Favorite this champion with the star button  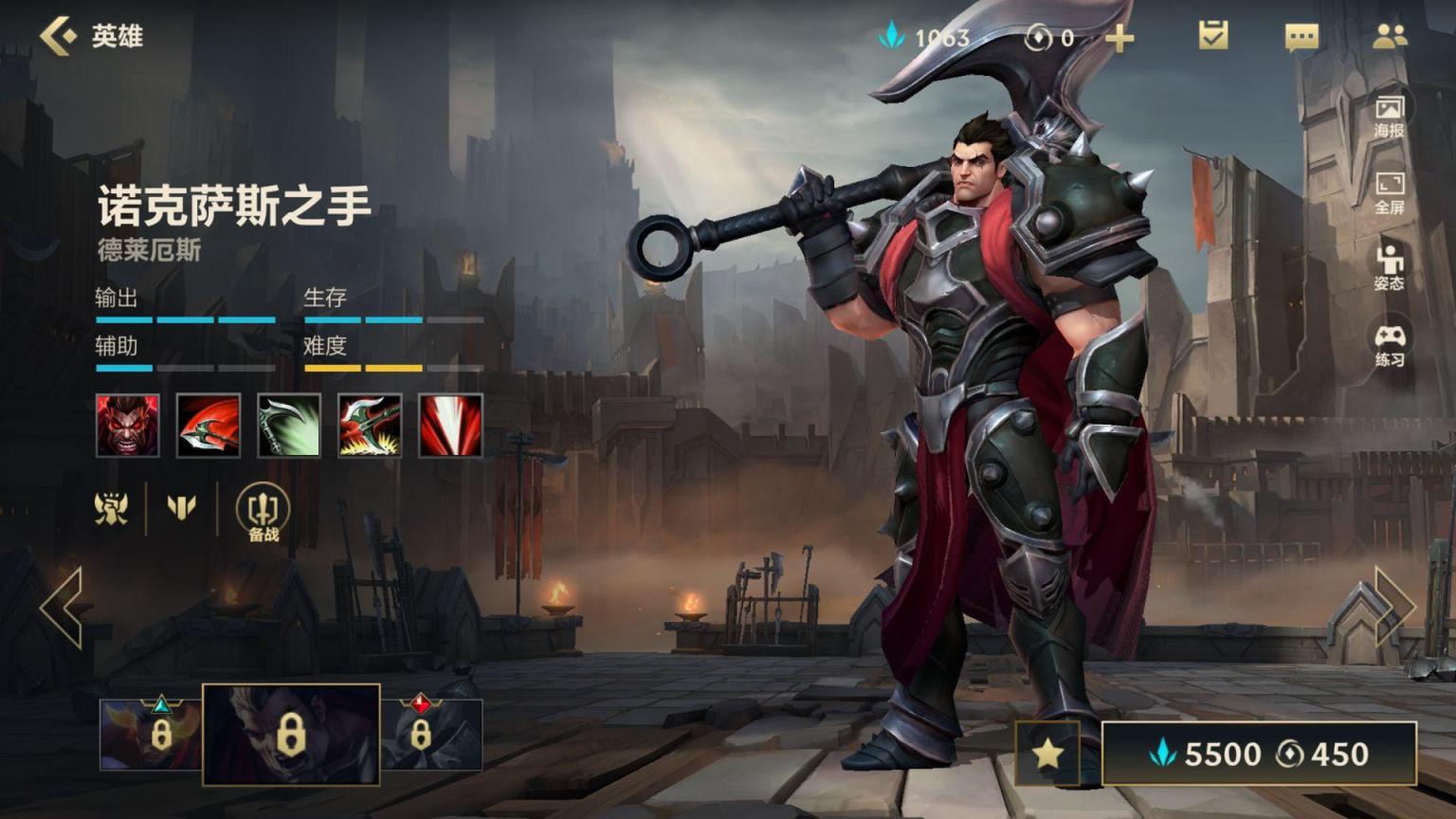pyautogui.click(x=1047, y=754)
